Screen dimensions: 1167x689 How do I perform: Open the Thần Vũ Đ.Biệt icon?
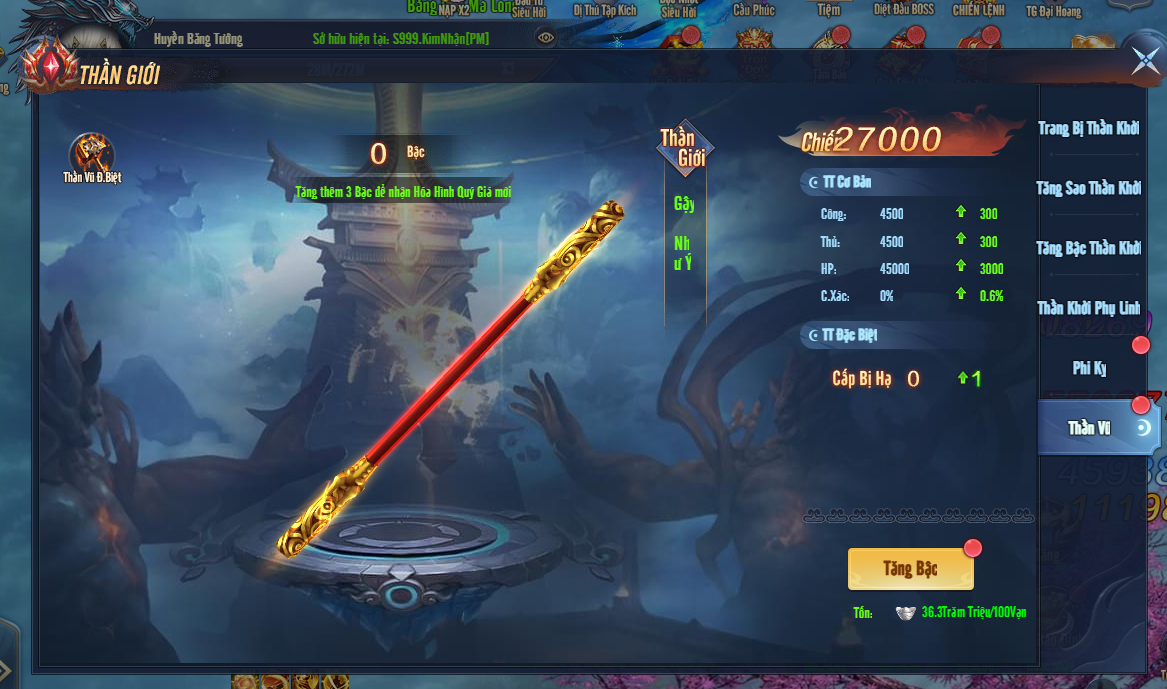click(92, 157)
